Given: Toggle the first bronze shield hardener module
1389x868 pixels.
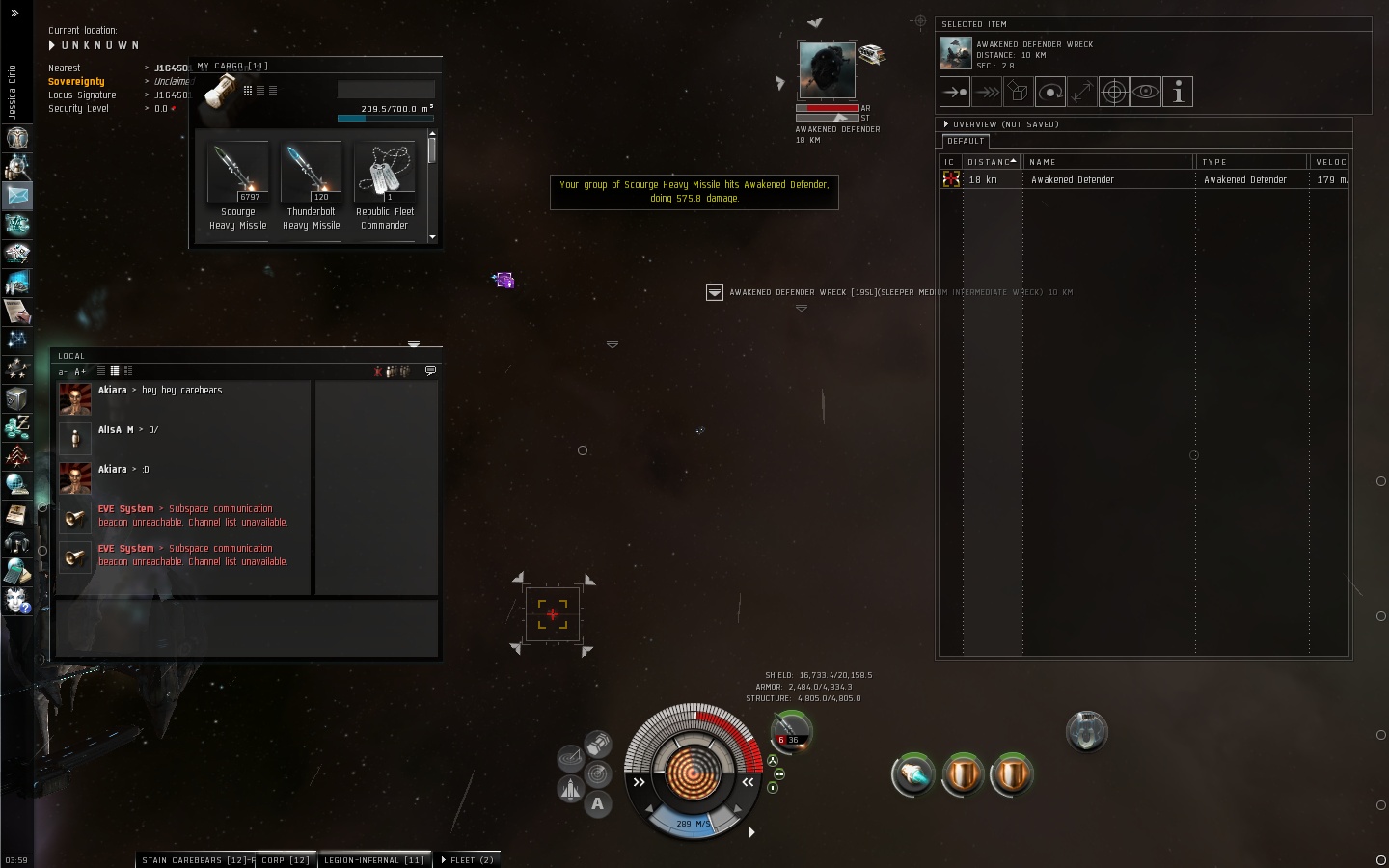Looking at the screenshot, I should pyautogui.click(x=962, y=774).
